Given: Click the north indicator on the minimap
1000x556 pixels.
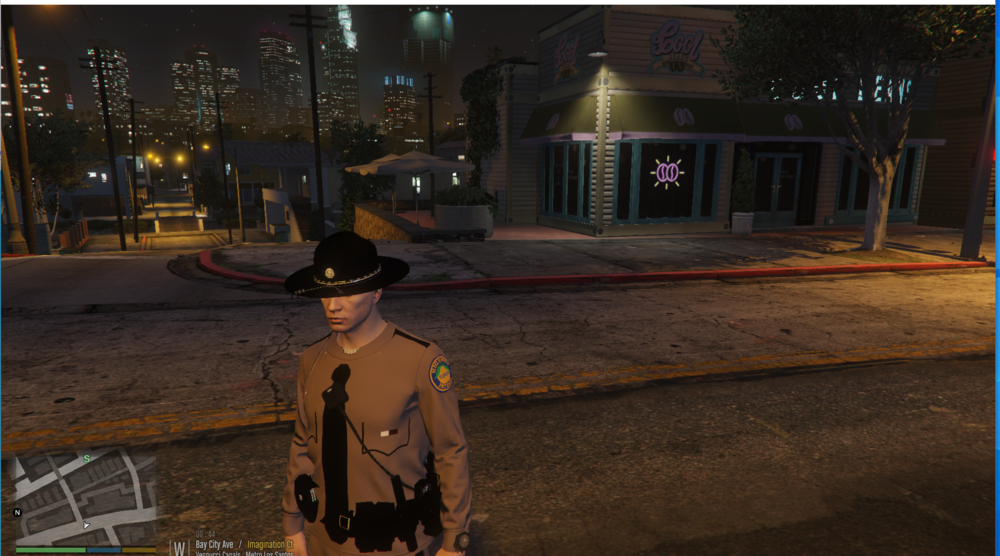Looking at the screenshot, I should (x=17, y=512).
